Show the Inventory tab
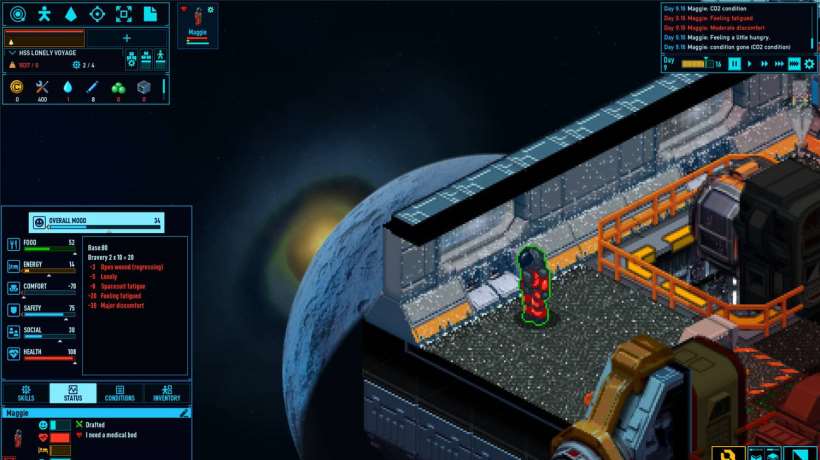The width and height of the screenshot is (820, 460). 167,393
